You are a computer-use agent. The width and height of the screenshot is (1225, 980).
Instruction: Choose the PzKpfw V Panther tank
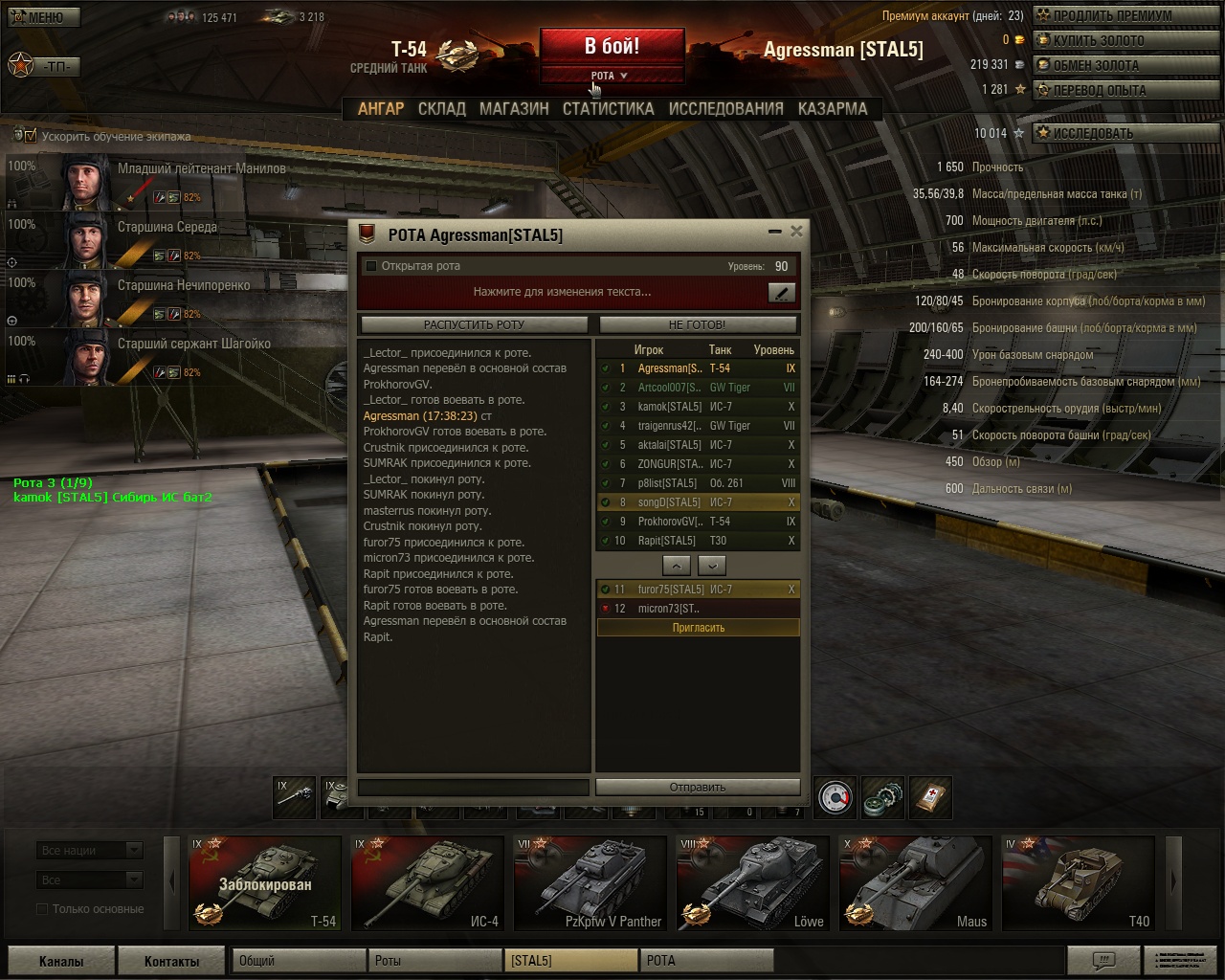coord(590,881)
